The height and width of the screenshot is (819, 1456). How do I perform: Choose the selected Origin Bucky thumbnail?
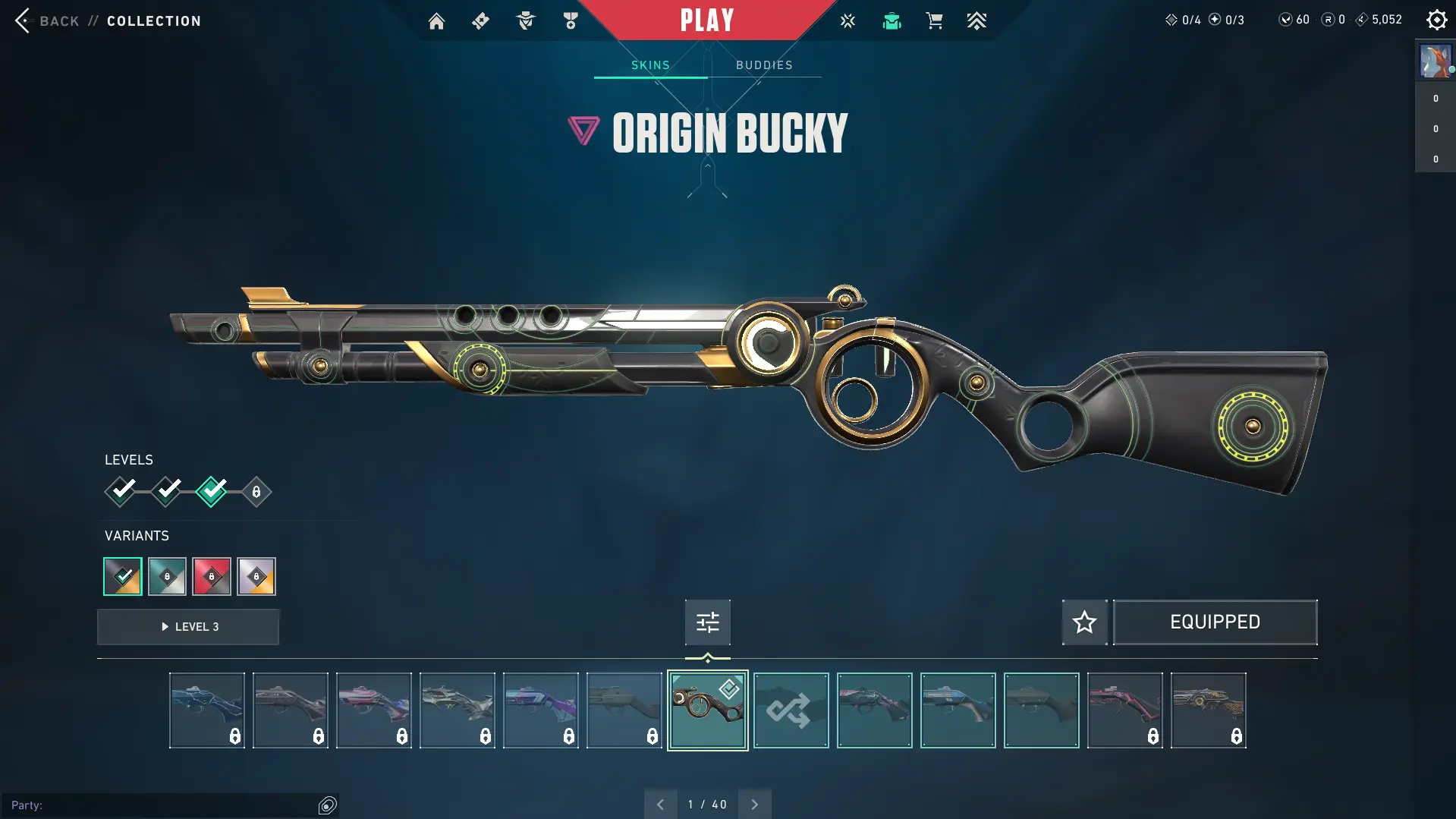707,710
